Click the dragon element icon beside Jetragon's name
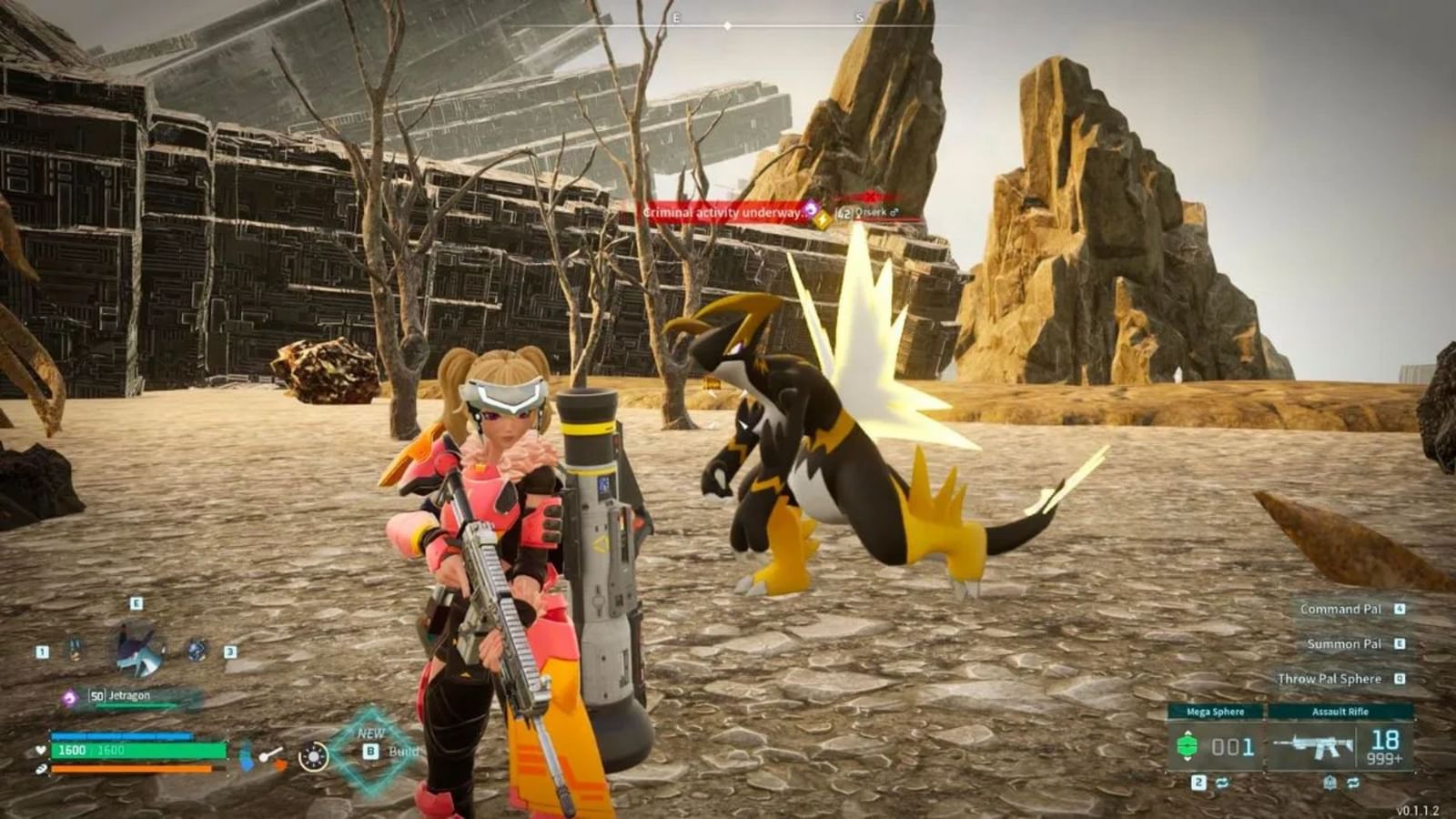Screen dimensions: 1456x819 [69, 696]
